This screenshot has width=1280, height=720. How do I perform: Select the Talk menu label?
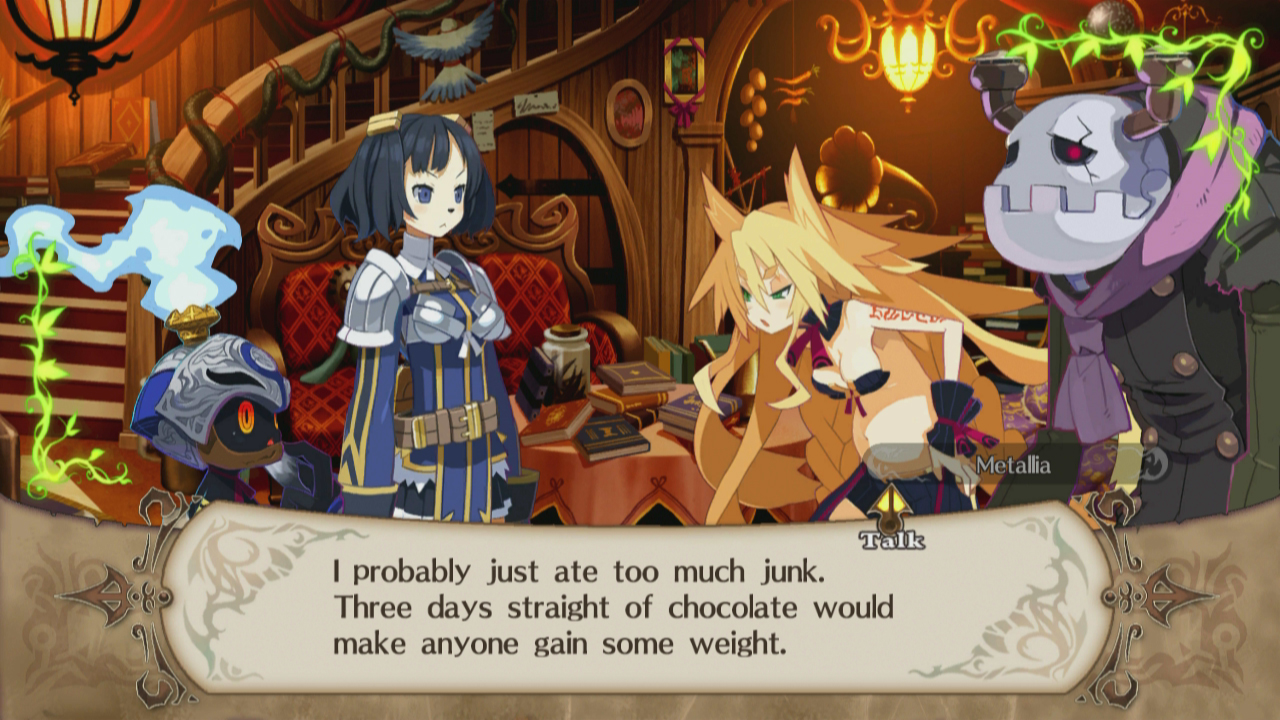(890, 540)
